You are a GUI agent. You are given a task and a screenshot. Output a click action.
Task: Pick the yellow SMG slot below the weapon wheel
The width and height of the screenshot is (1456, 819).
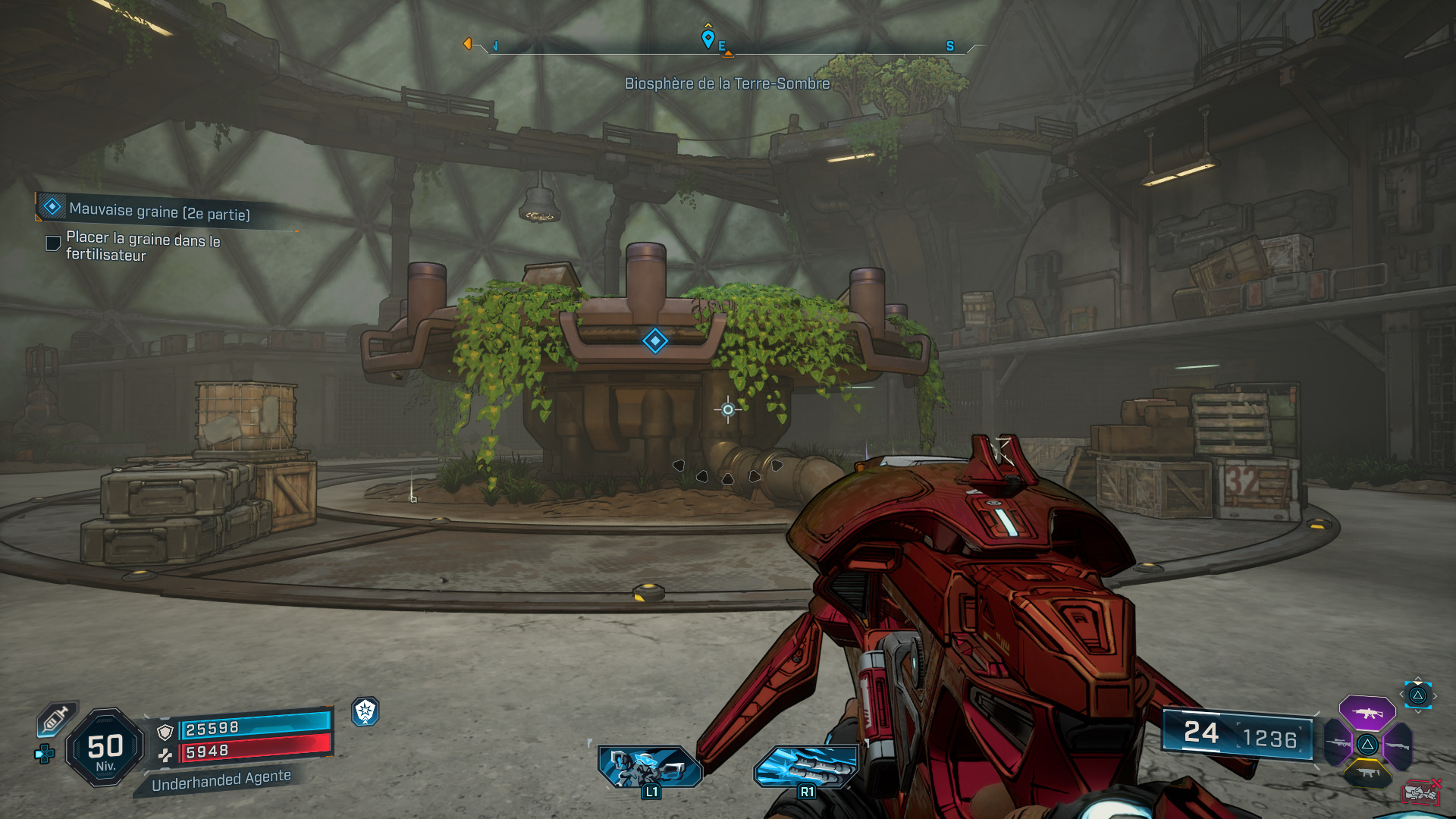coord(1369,775)
